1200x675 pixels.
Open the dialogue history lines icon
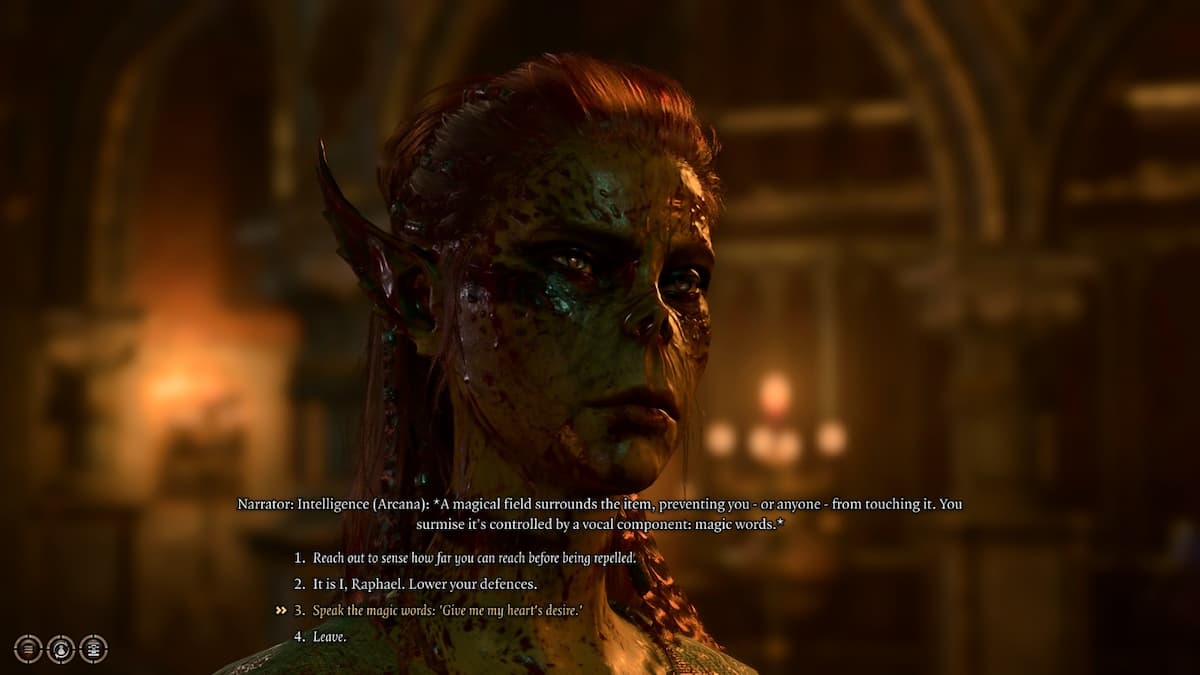coord(28,649)
